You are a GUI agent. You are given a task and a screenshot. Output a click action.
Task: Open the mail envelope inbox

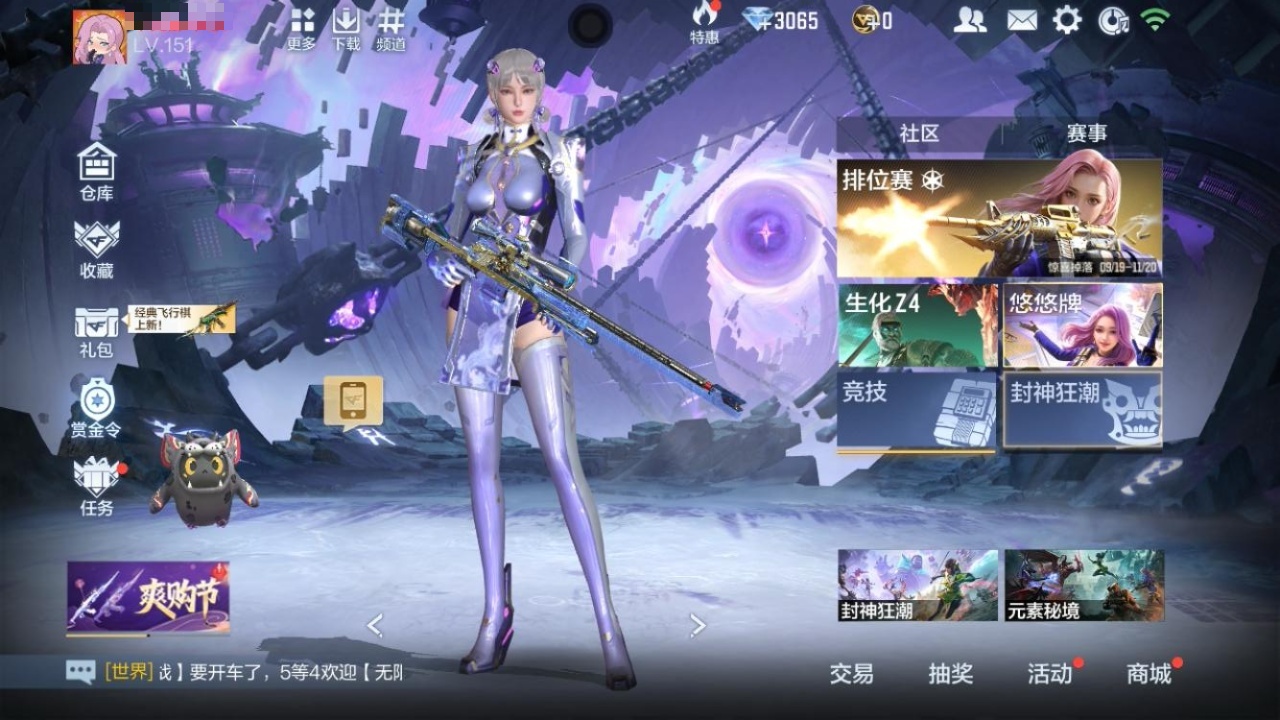1021,20
